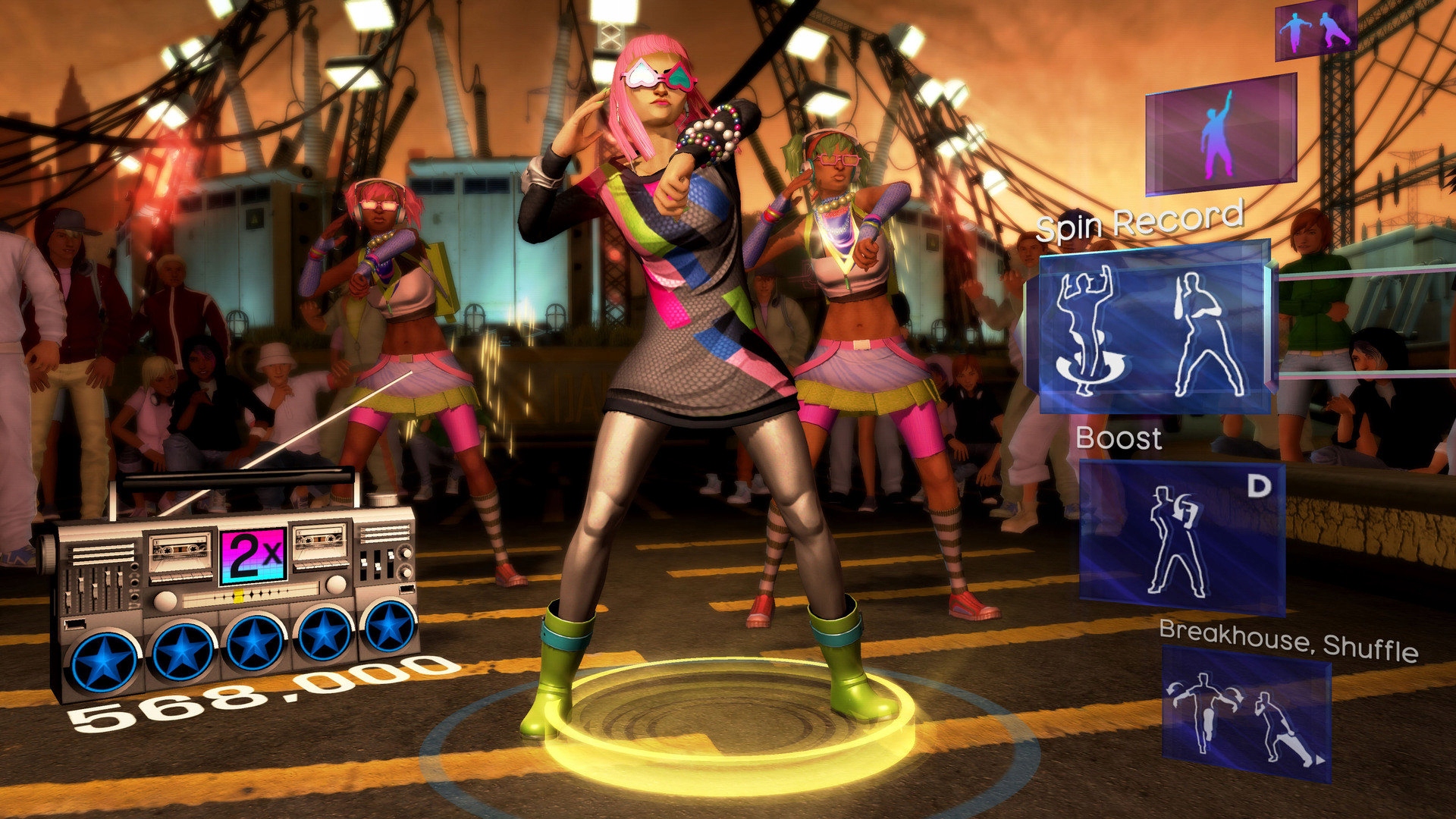Toggle the 2x multiplier display
This screenshot has width=1456, height=819.
coord(253,554)
